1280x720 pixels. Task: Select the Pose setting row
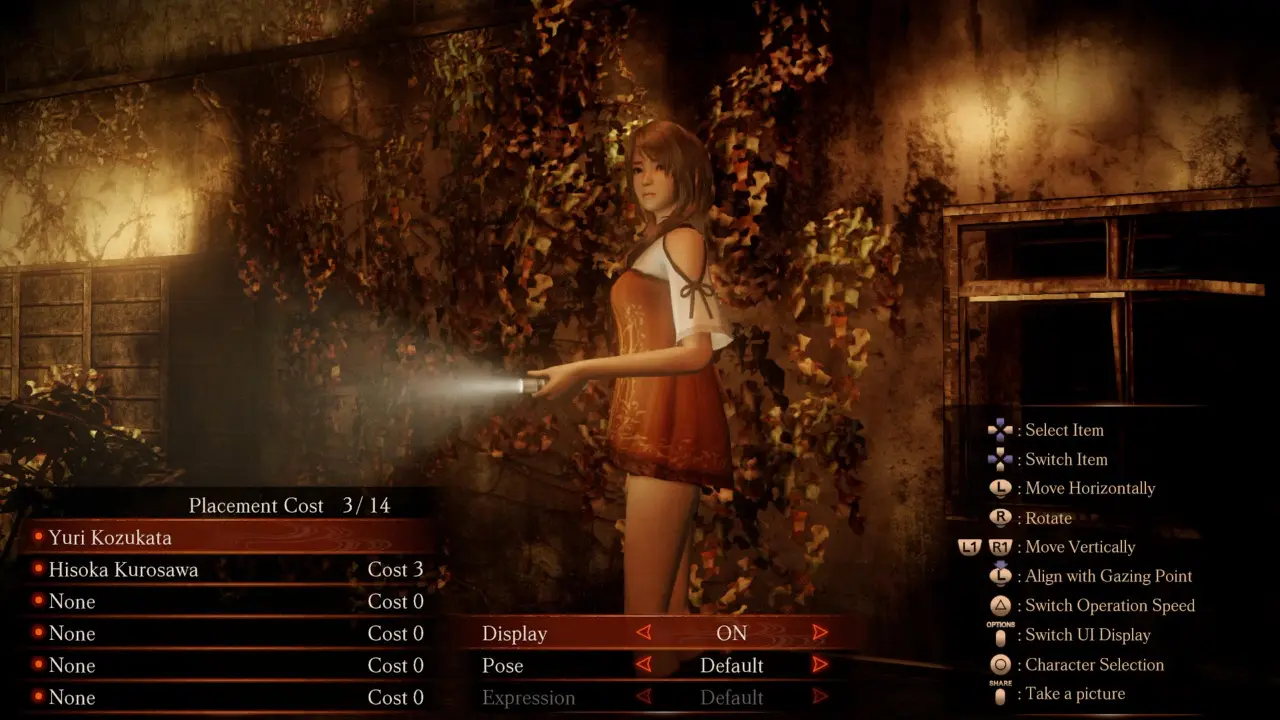(x=503, y=665)
